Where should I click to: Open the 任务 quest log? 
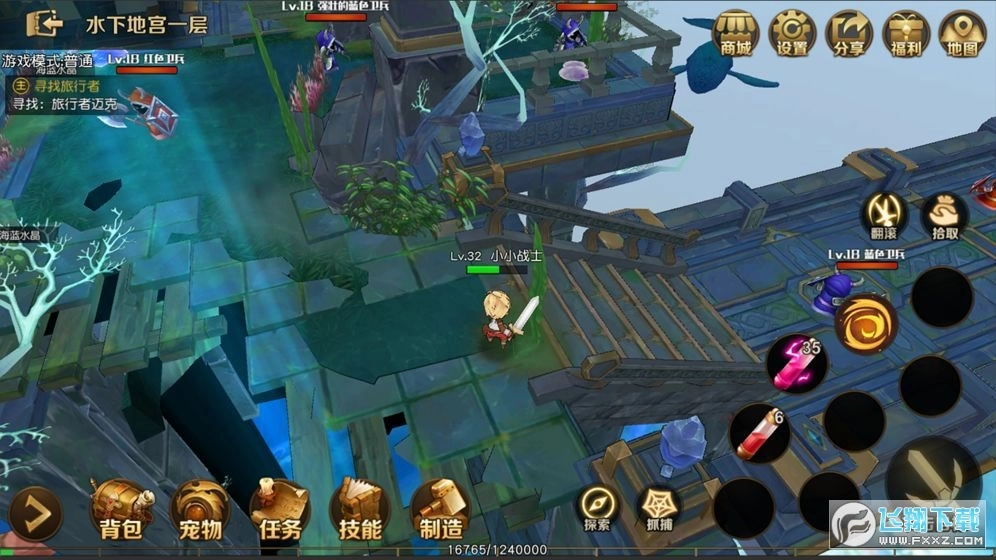tap(279, 510)
